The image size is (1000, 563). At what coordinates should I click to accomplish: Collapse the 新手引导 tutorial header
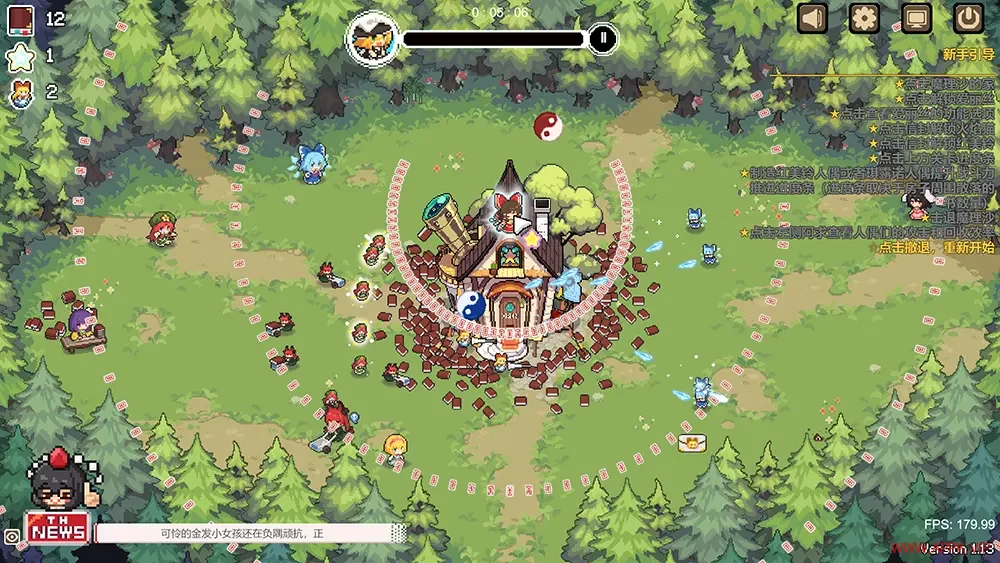pos(968,54)
